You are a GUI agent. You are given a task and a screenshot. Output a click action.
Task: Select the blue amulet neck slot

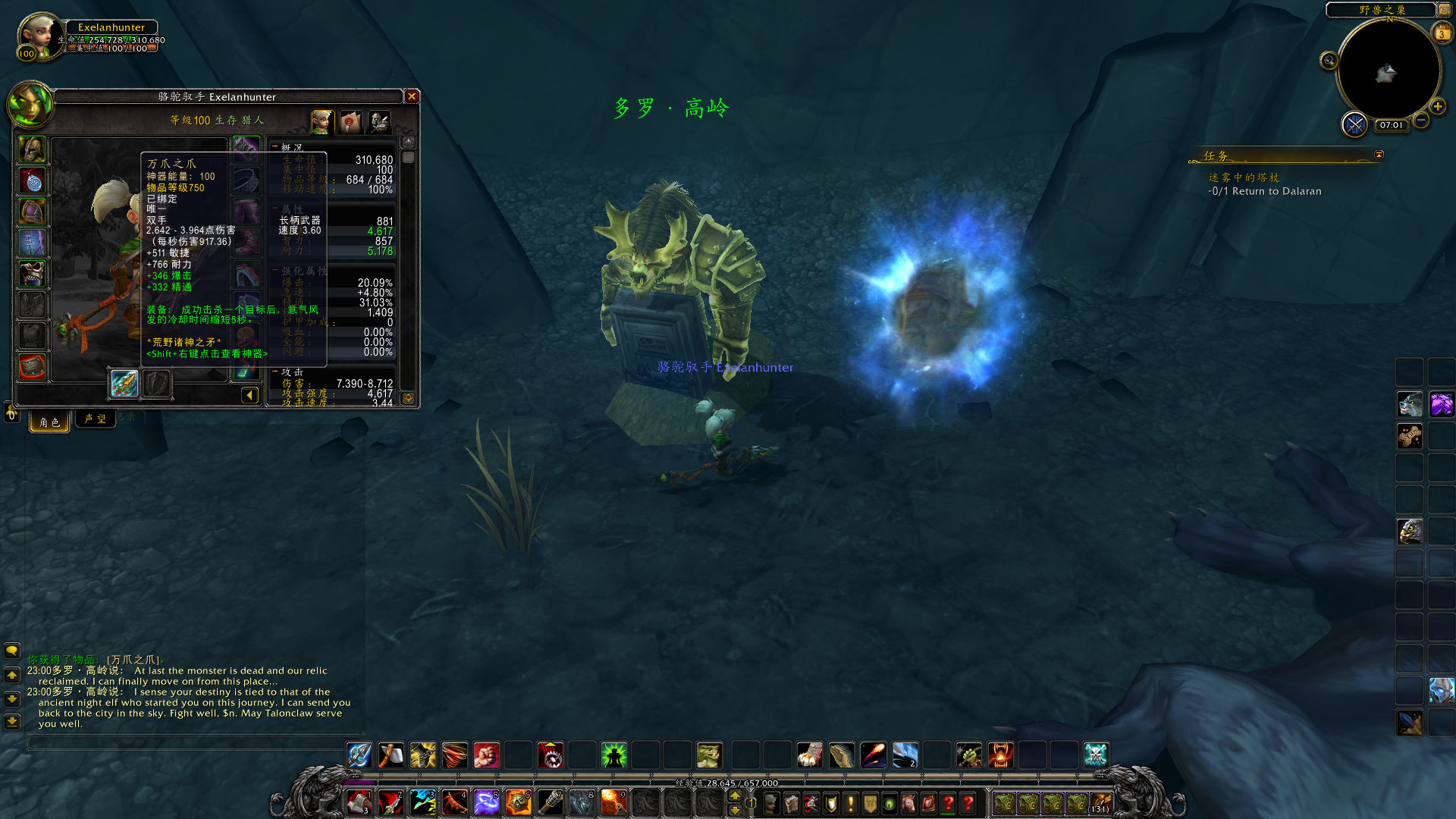33,180
